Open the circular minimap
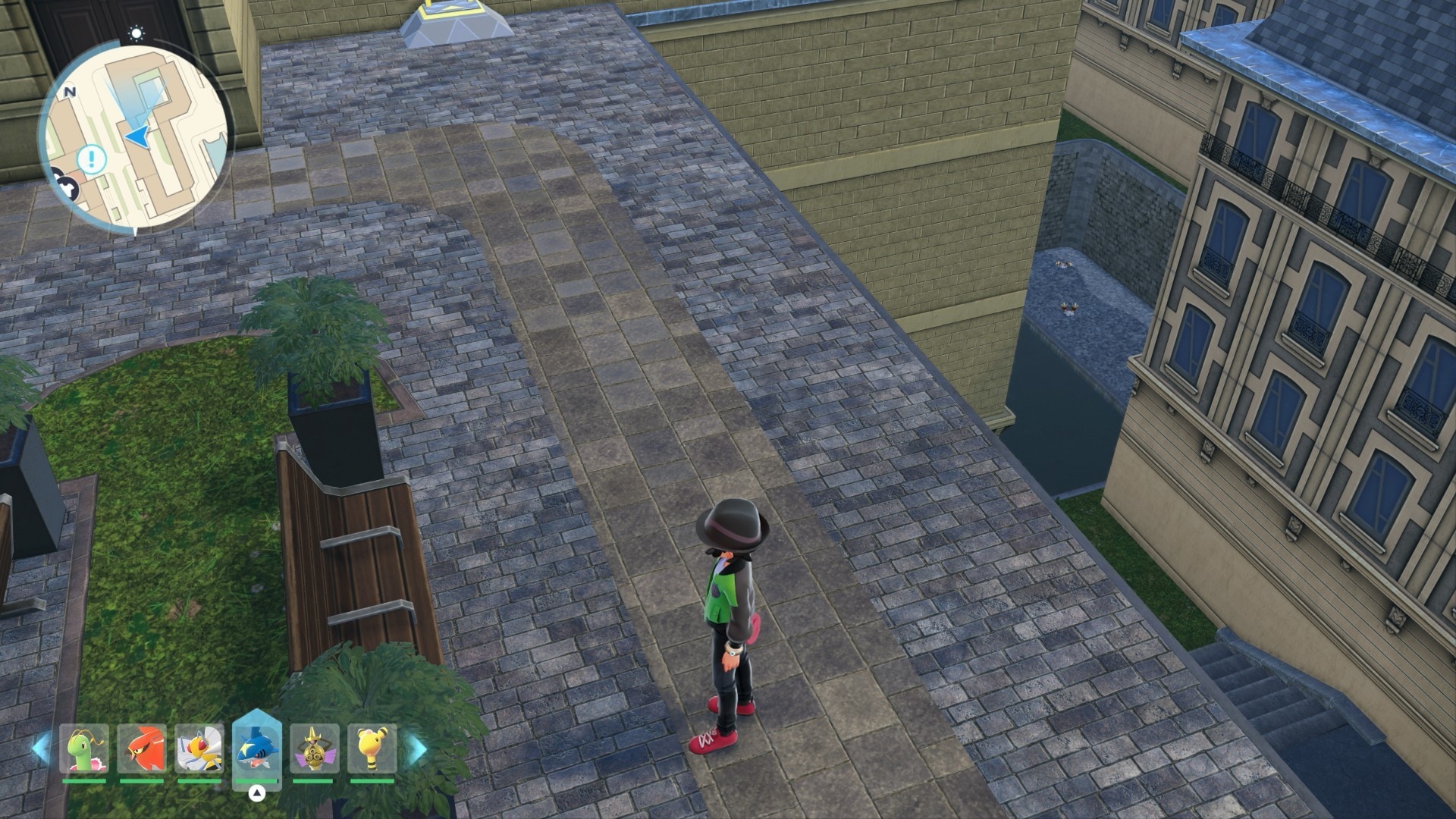The width and height of the screenshot is (1456, 819). click(135, 138)
